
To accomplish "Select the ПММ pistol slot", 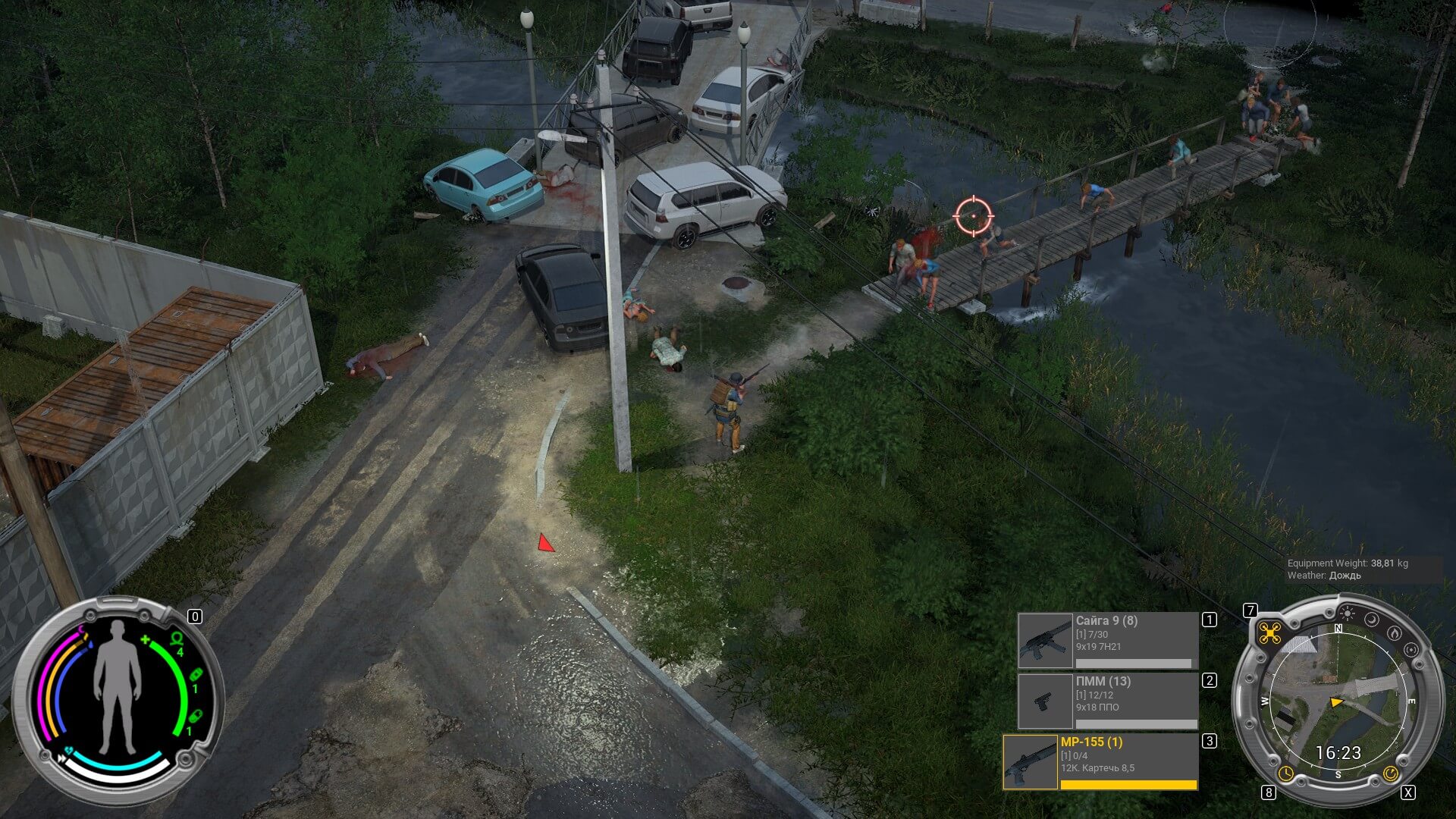I will [1107, 701].
